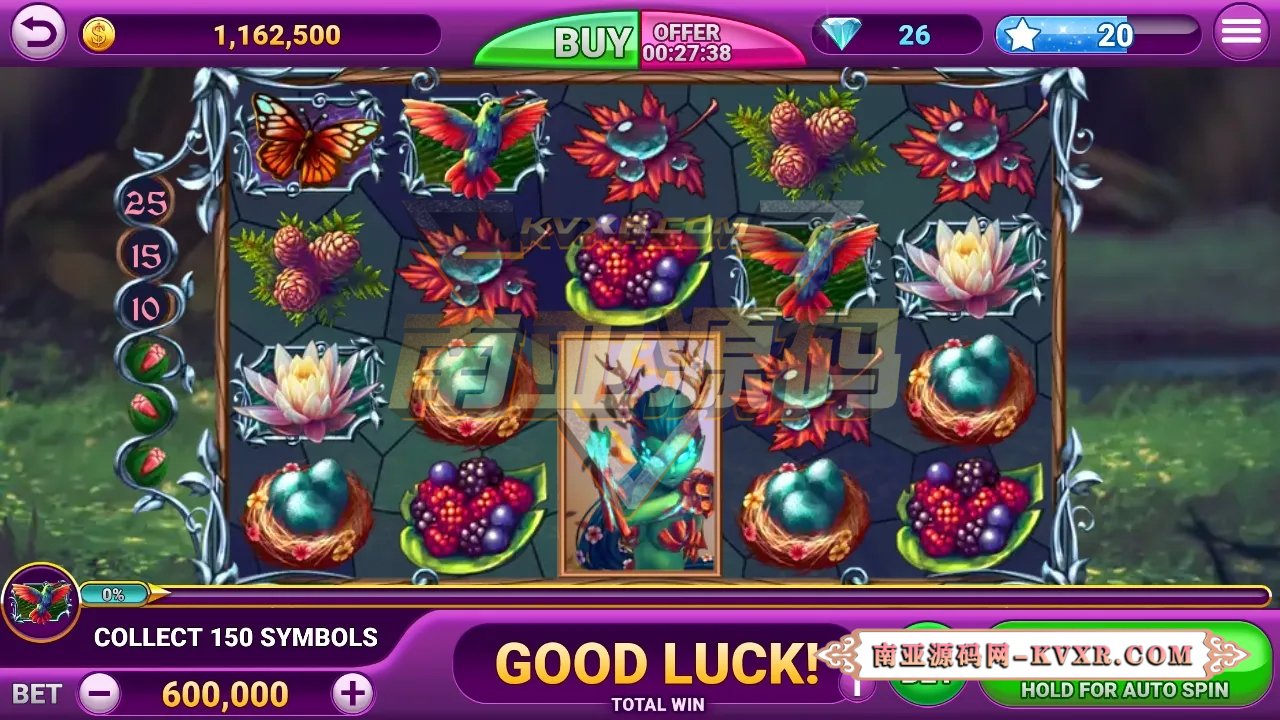Open the hamburger menu
The image size is (1280, 720).
click(1241, 30)
